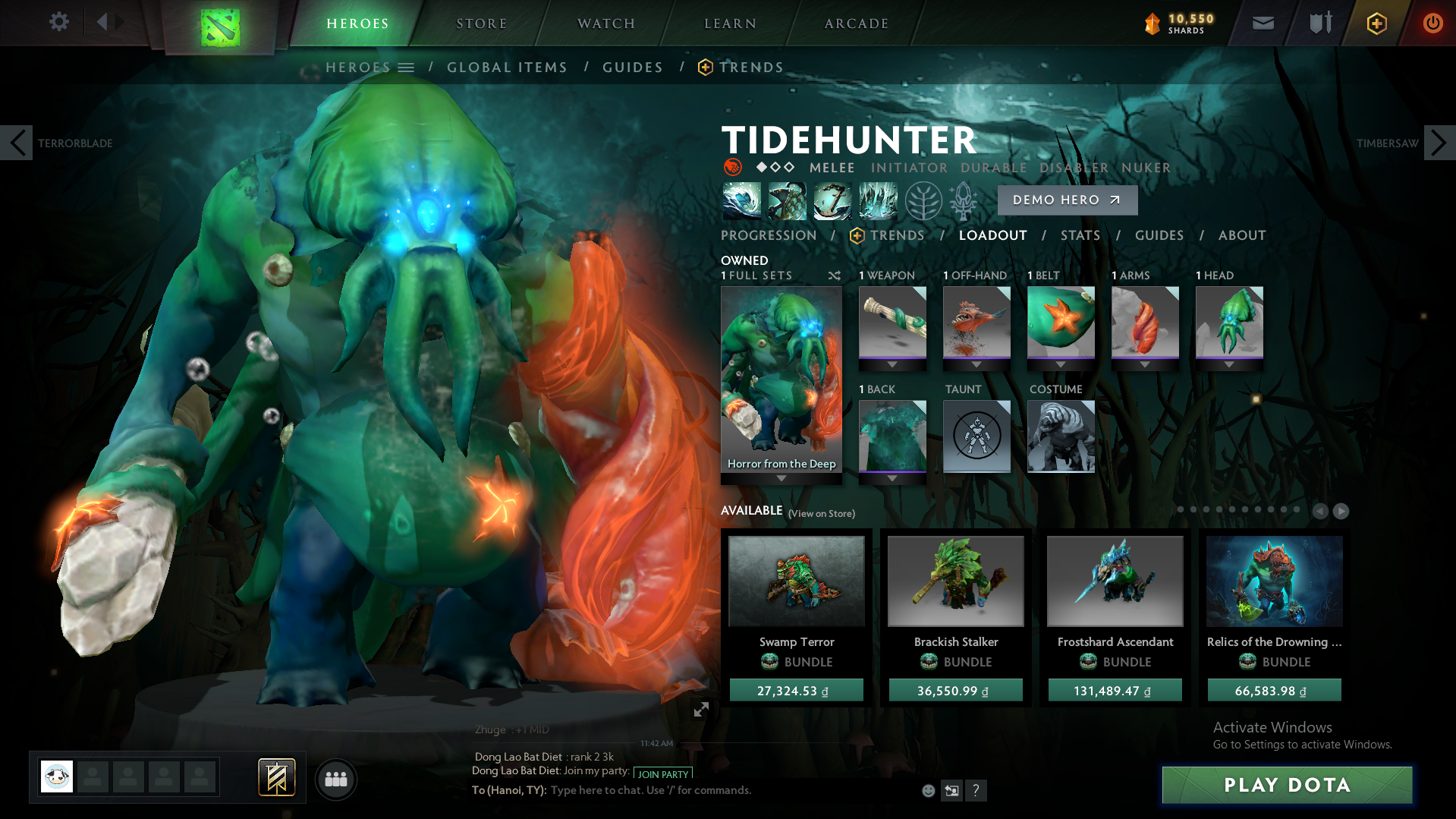Expand the Horror from the Deep set arrow
The width and height of the screenshot is (1456, 819).
click(781, 479)
